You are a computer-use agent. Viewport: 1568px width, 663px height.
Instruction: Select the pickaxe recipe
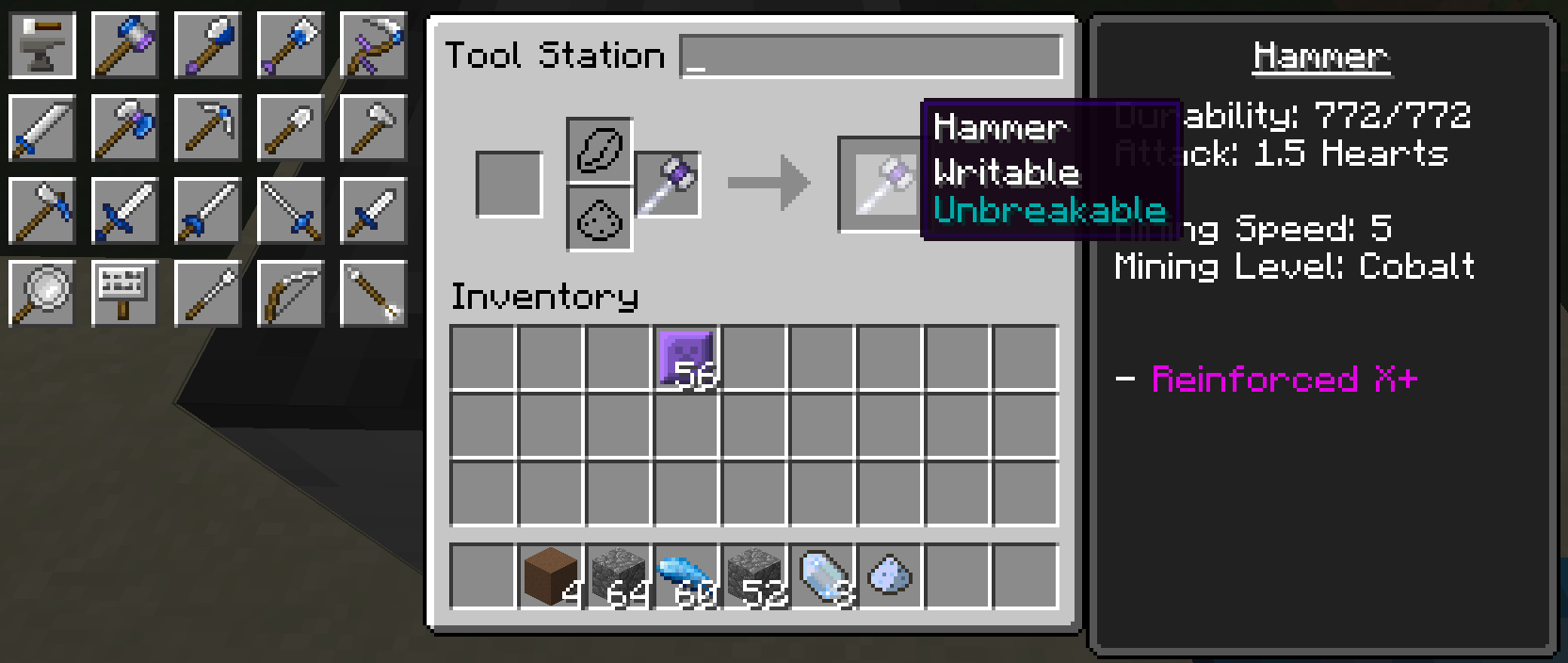[x=208, y=128]
